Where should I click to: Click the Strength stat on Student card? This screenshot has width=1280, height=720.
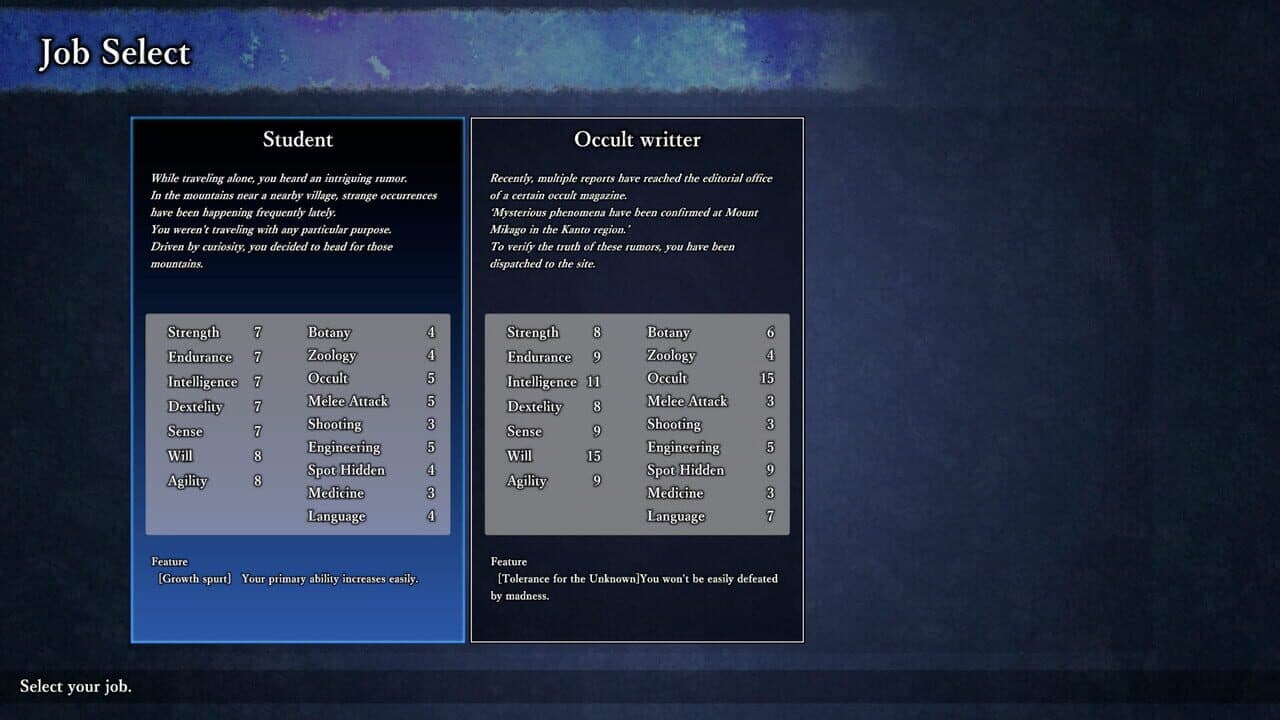193,332
